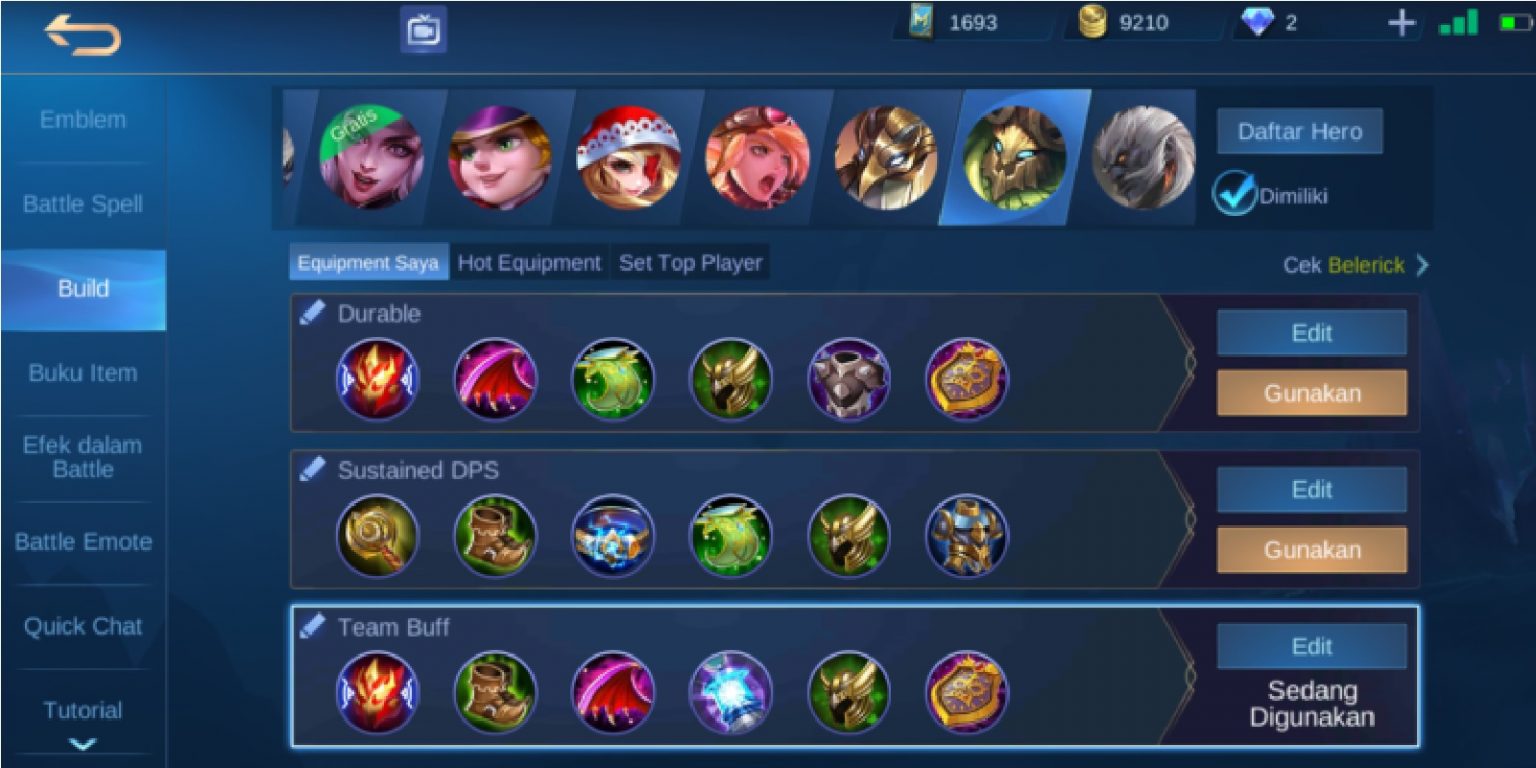Image resolution: width=1536 pixels, height=768 pixels.
Task: Switch to the Hot Equipment tab
Action: [527, 262]
